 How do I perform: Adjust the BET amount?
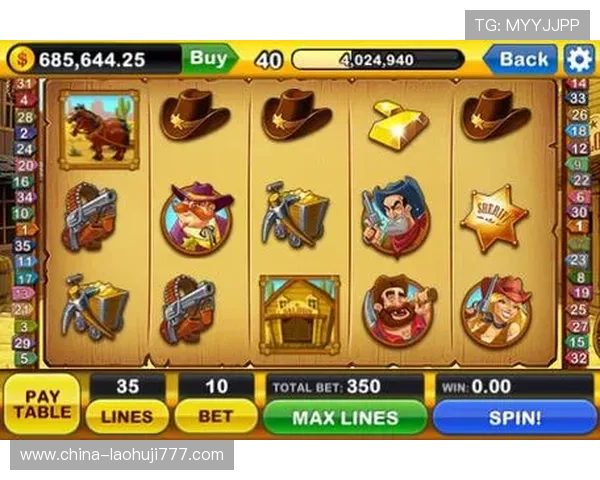coord(215,416)
